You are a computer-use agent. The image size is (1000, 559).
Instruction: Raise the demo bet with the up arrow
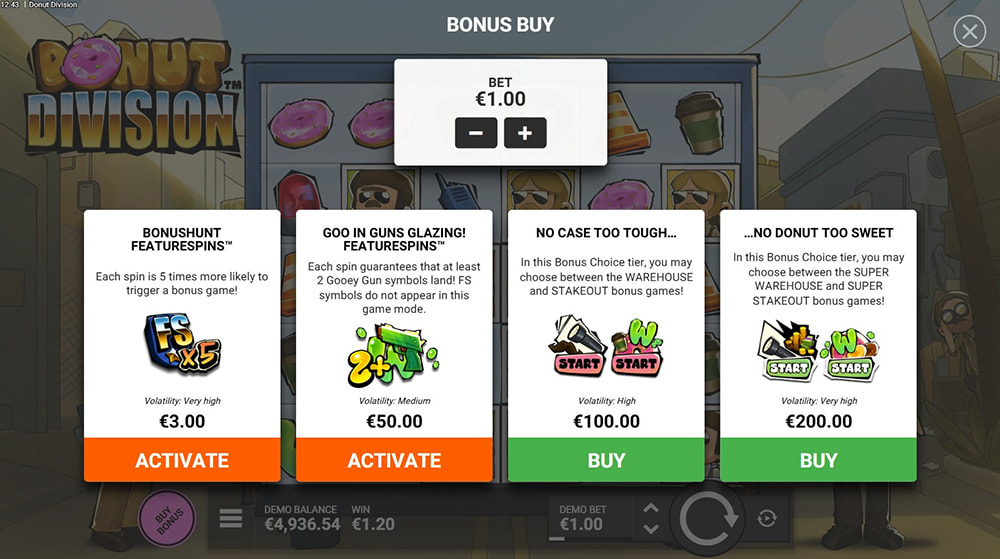pos(650,508)
